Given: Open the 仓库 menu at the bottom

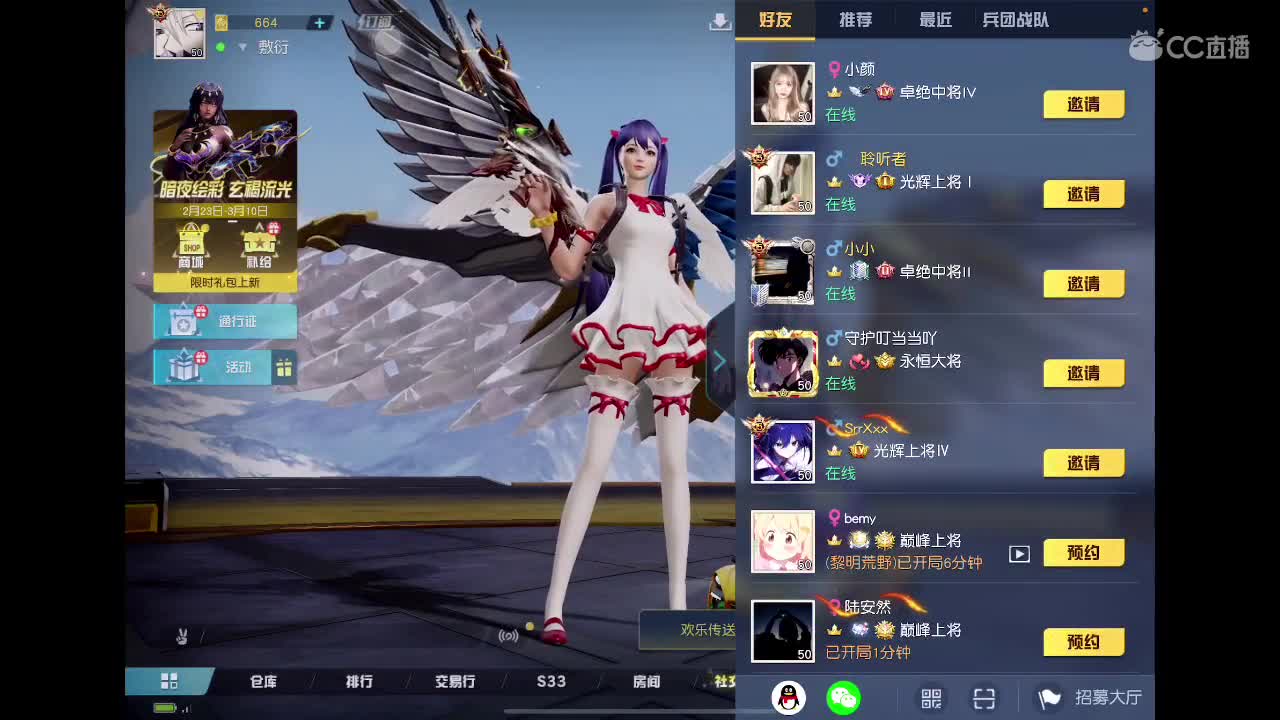Looking at the screenshot, I should (x=262, y=681).
